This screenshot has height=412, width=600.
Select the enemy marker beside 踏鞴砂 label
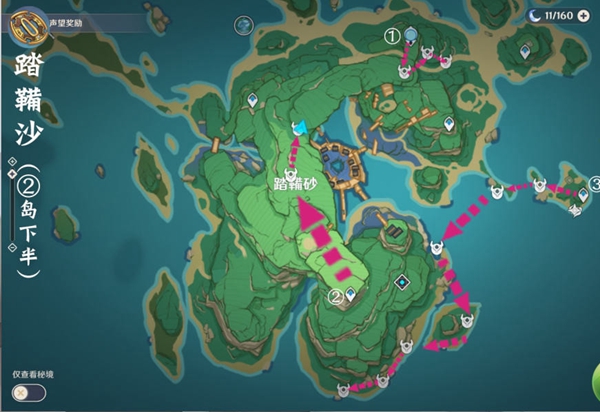(291, 172)
